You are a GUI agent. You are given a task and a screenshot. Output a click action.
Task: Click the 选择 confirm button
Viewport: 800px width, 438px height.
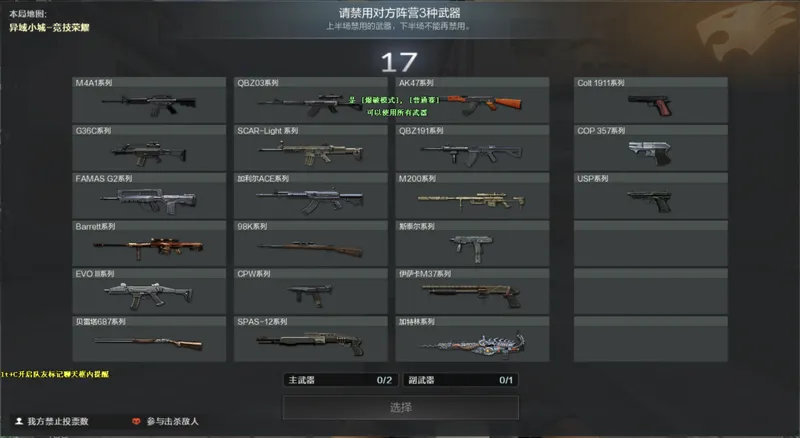[400, 407]
